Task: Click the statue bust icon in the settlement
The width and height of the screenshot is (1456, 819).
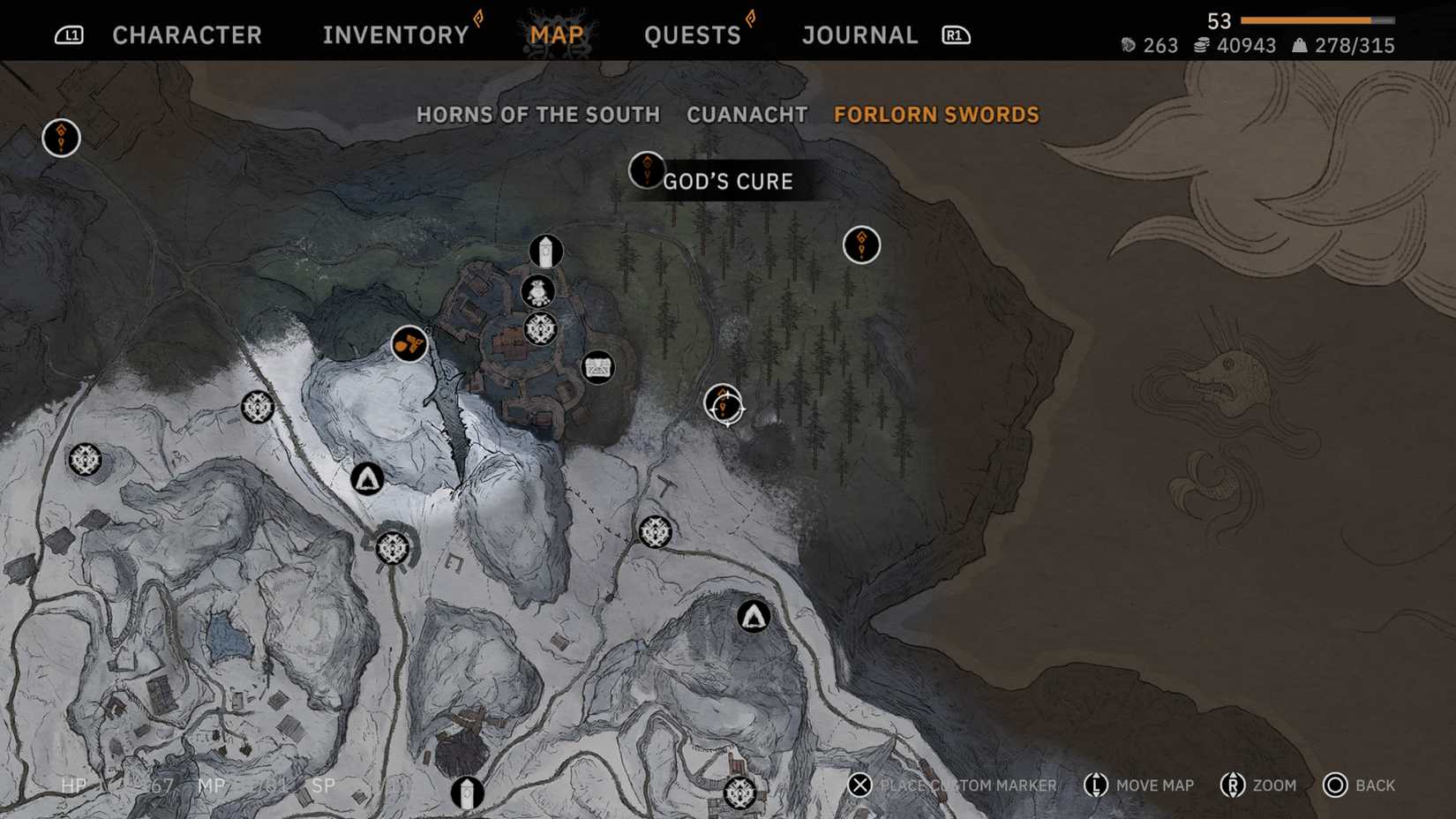Action: 539,289
